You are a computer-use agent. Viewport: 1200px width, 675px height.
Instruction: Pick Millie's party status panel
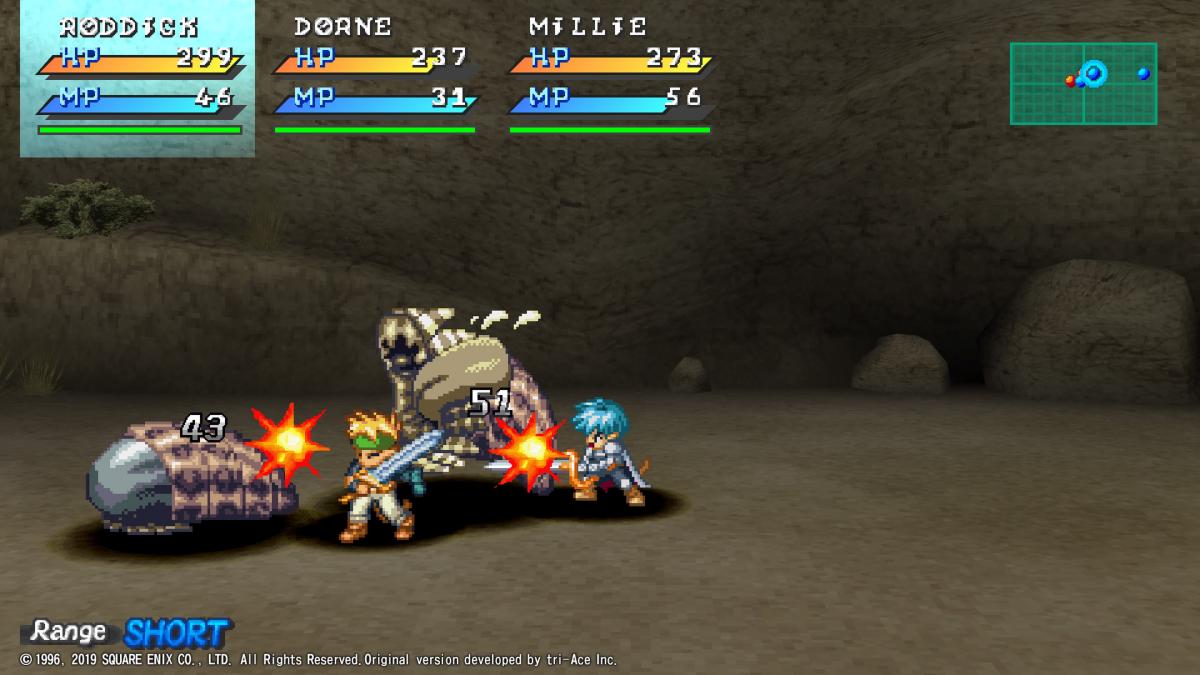pyautogui.click(x=610, y=78)
